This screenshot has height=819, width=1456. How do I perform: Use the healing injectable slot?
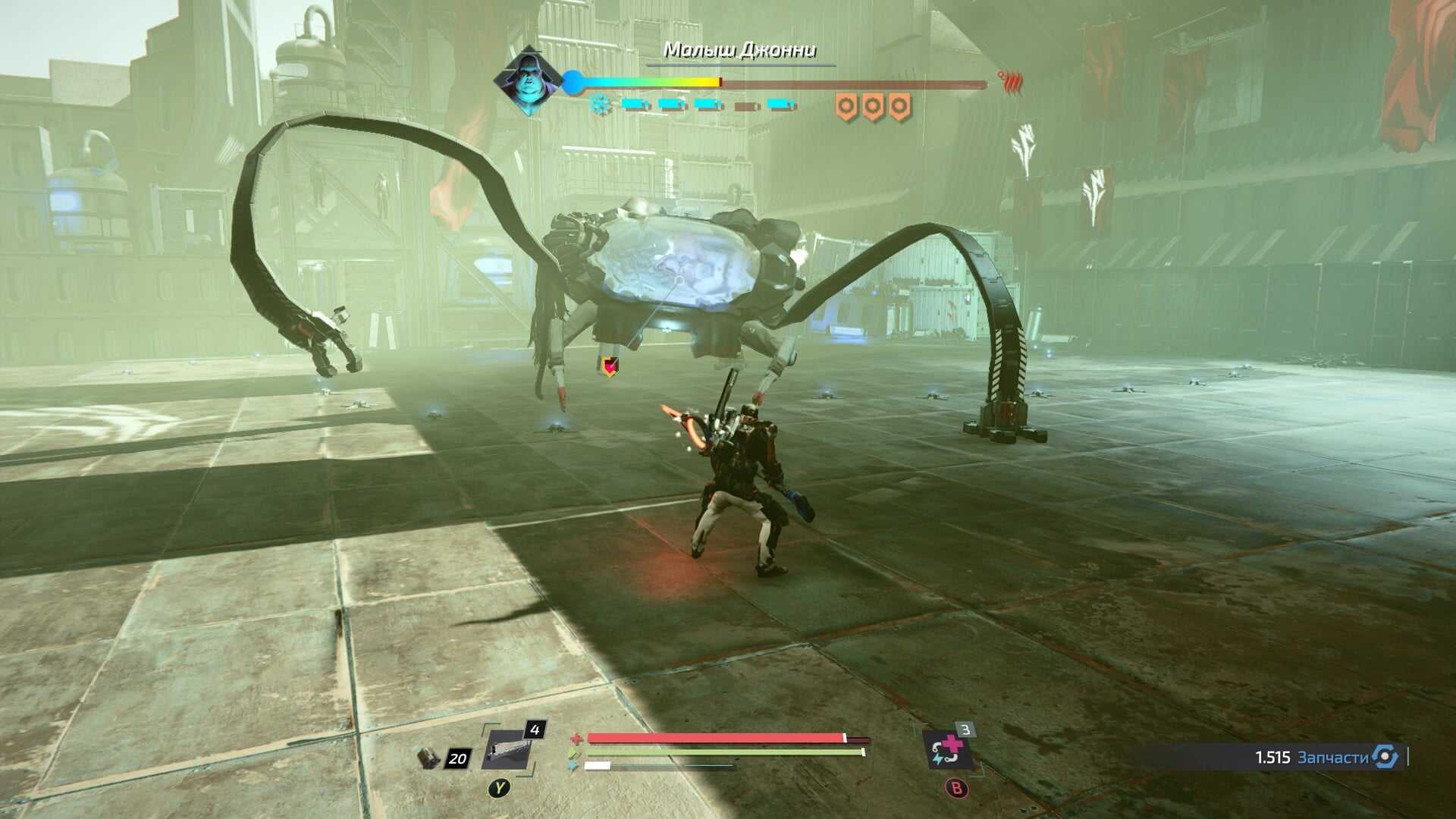[947, 751]
